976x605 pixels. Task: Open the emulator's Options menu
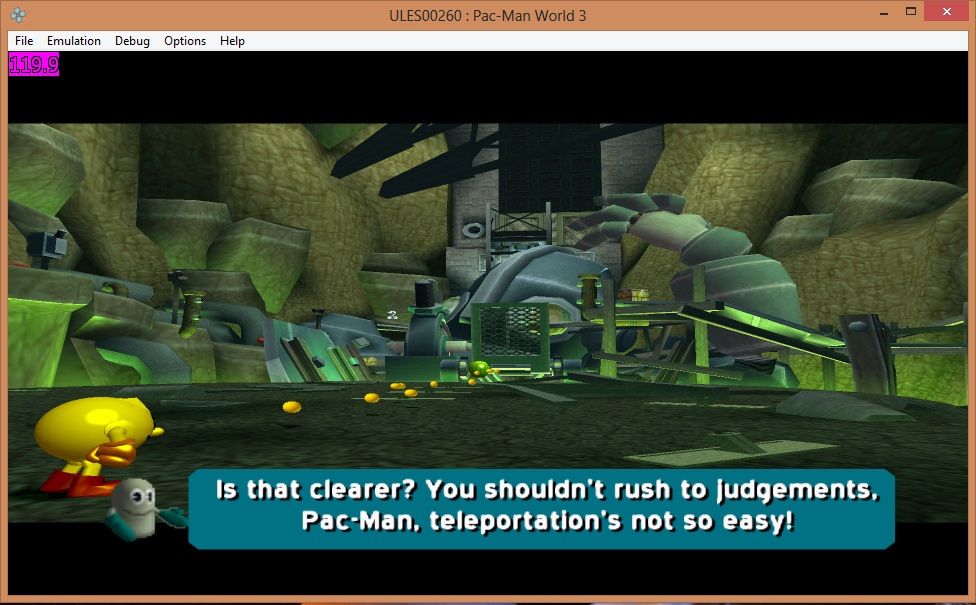pyautogui.click(x=185, y=41)
